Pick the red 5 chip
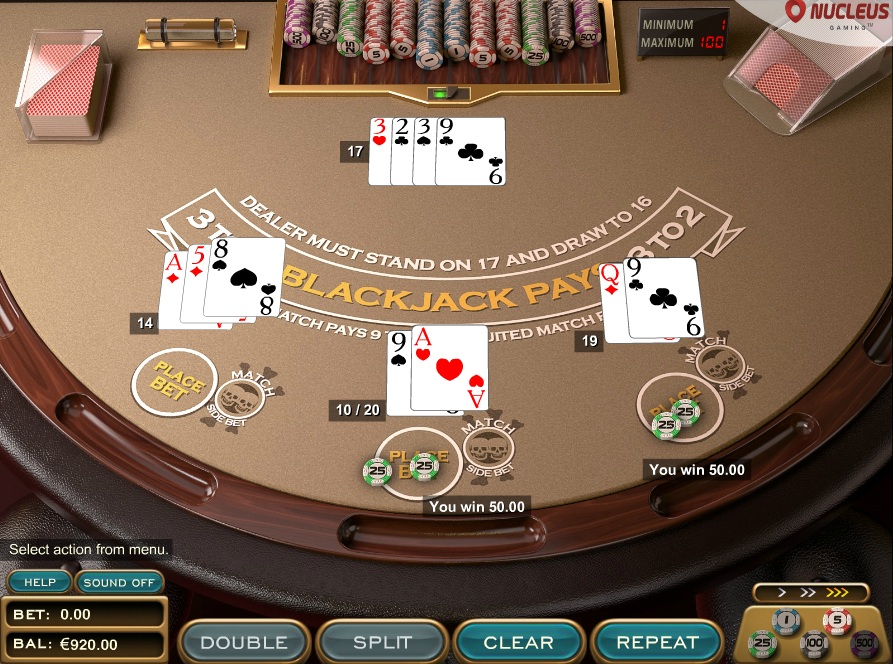This screenshot has width=893, height=664. [838, 620]
